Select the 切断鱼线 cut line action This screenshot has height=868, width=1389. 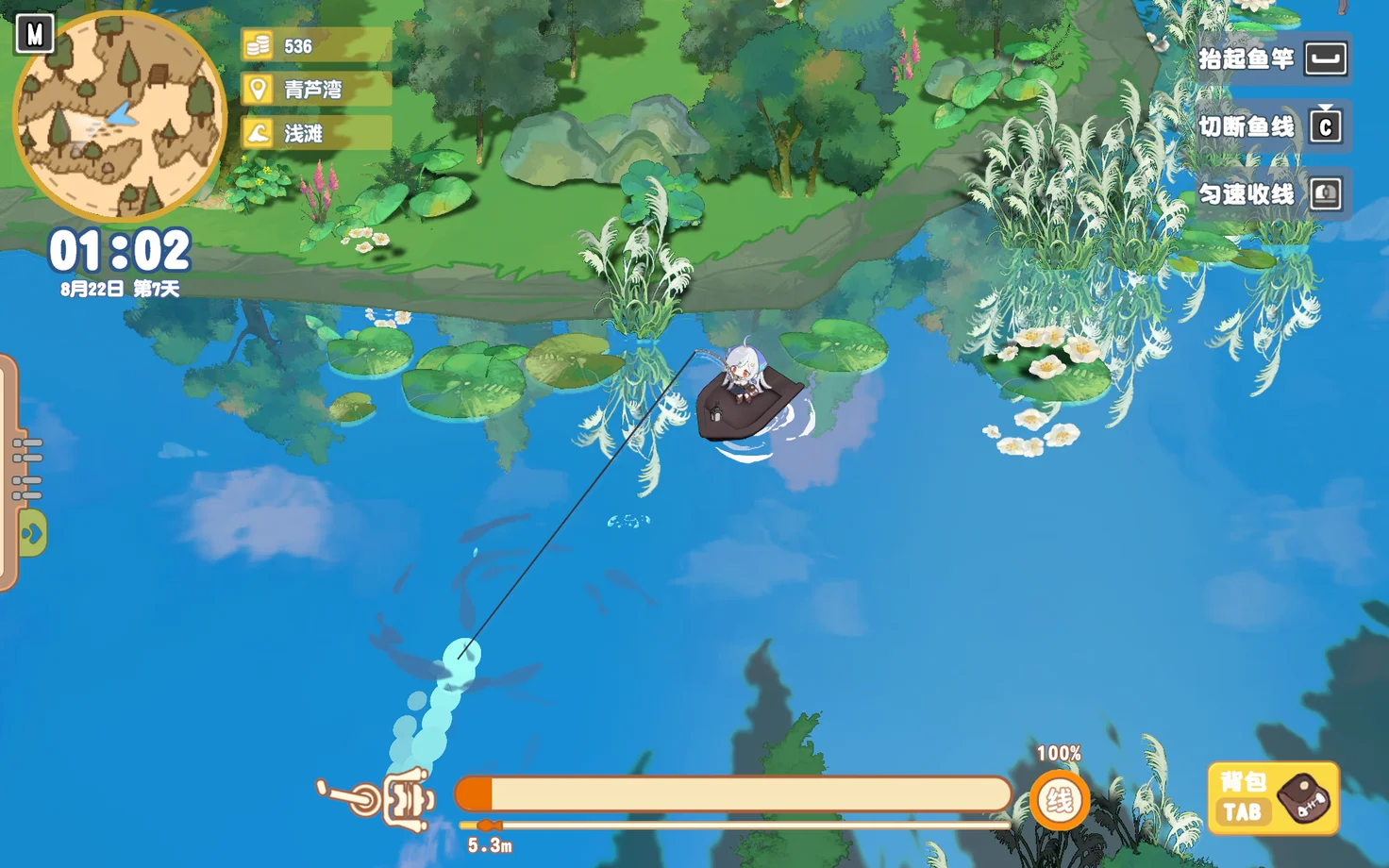1273,127
